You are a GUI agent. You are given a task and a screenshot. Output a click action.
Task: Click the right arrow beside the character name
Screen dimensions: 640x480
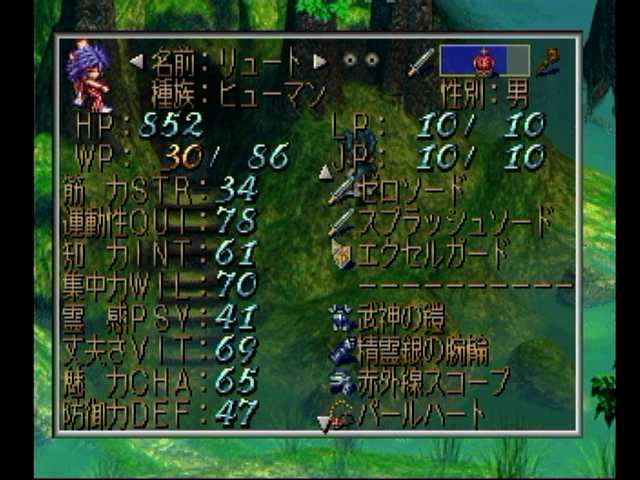tap(320, 61)
